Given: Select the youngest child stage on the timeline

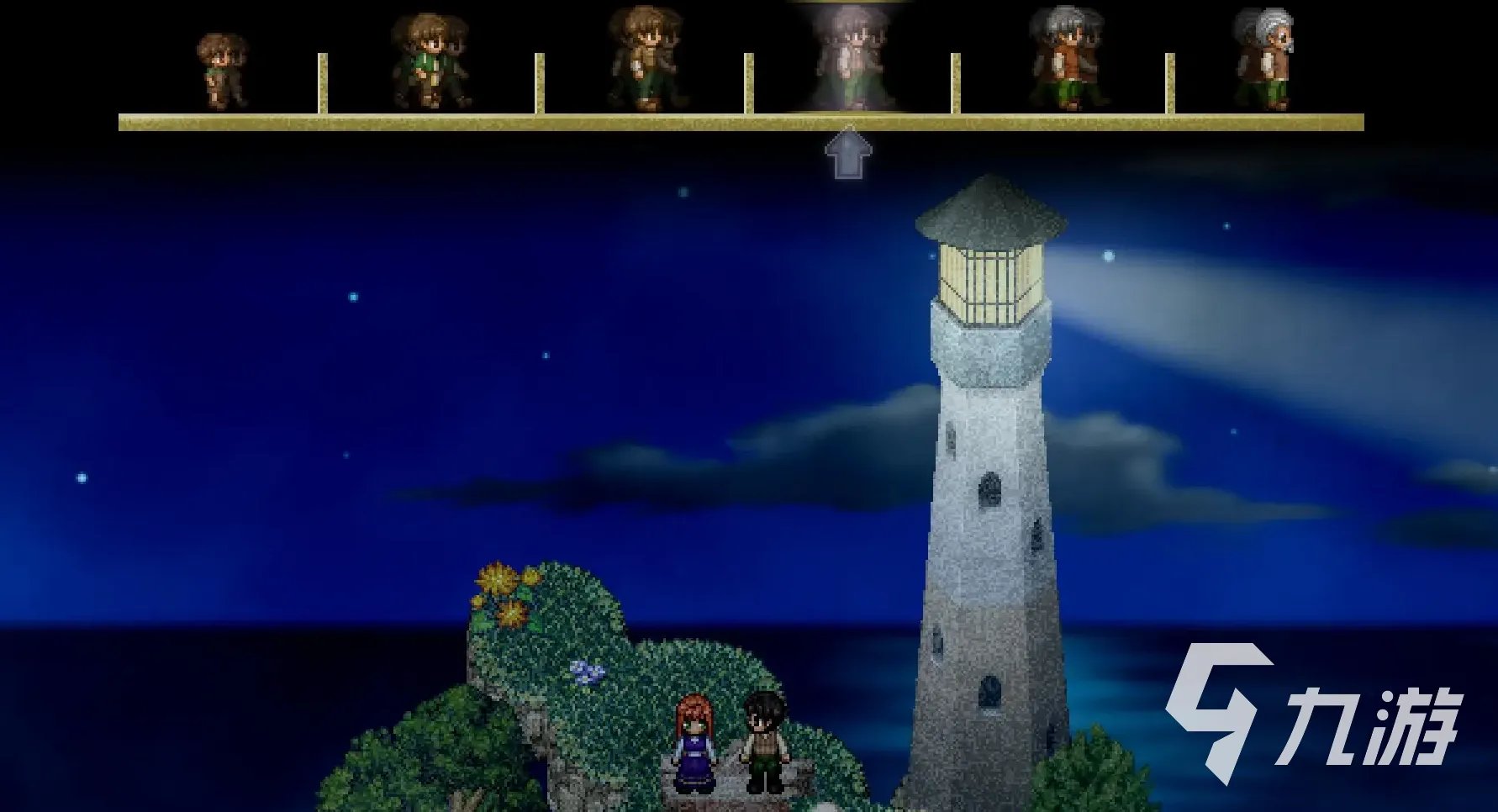Looking at the screenshot, I should pyautogui.click(x=221, y=71).
